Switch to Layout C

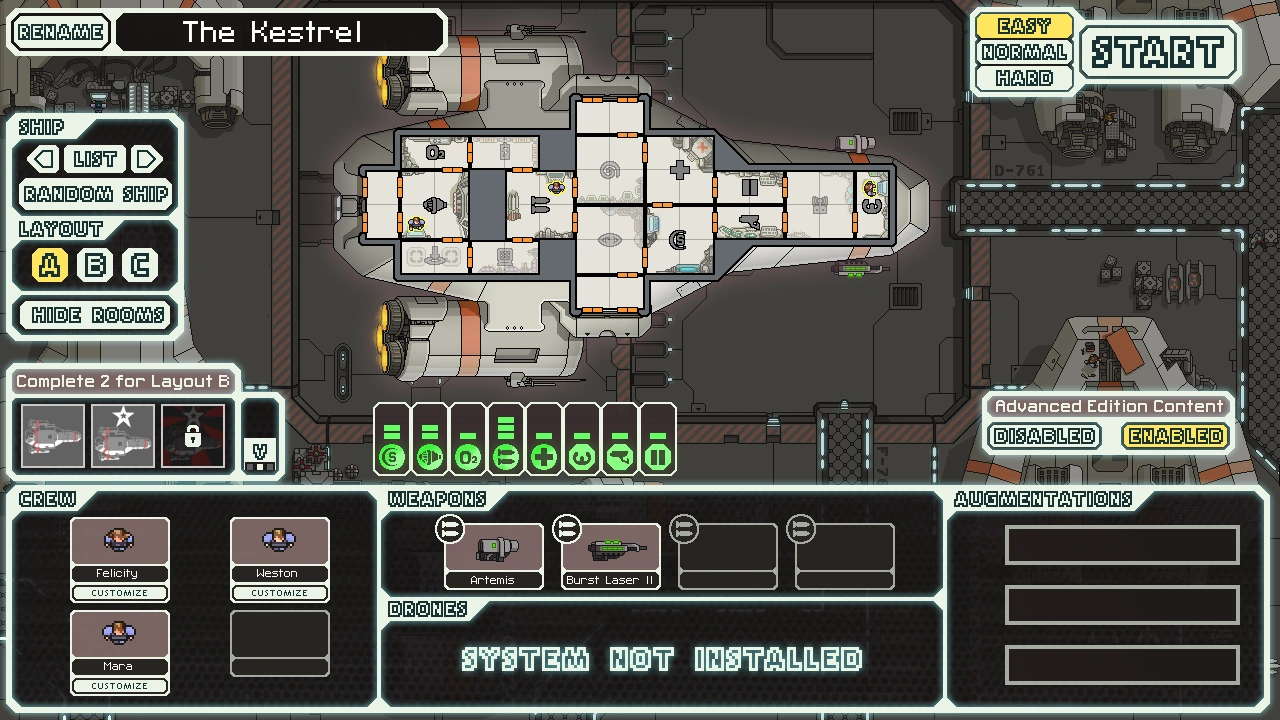tap(140, 265)
